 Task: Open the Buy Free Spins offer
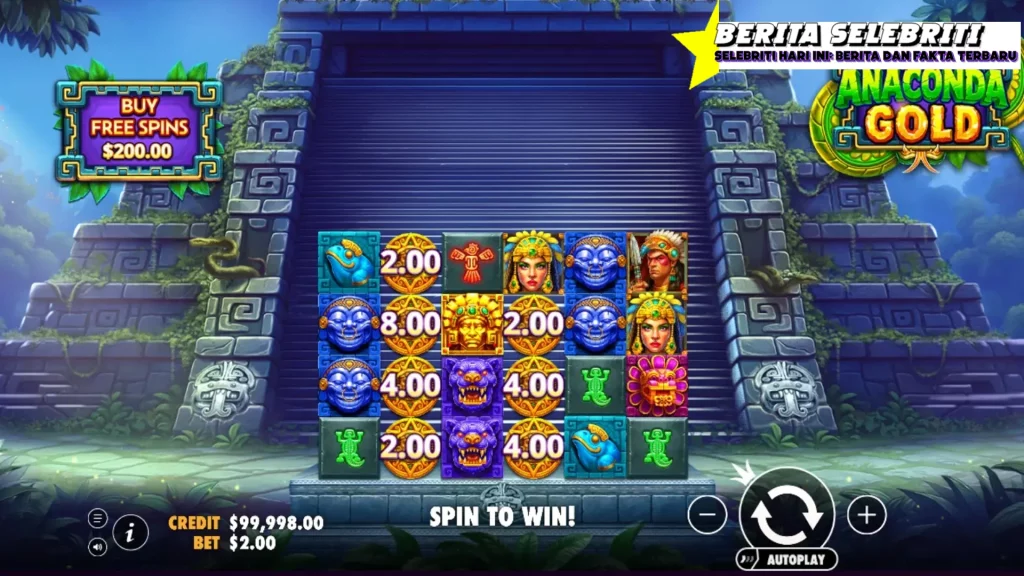click(139, 129)
